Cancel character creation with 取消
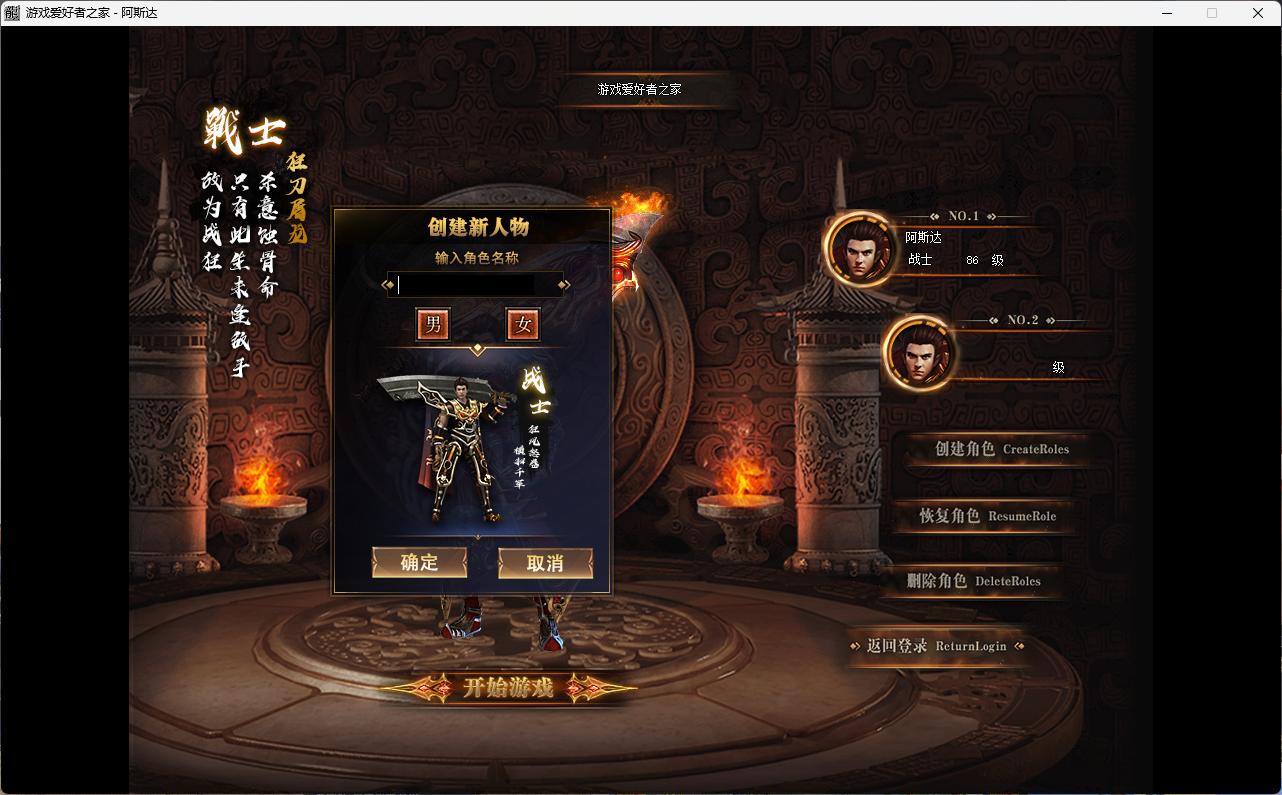 (x=545, y=563)
